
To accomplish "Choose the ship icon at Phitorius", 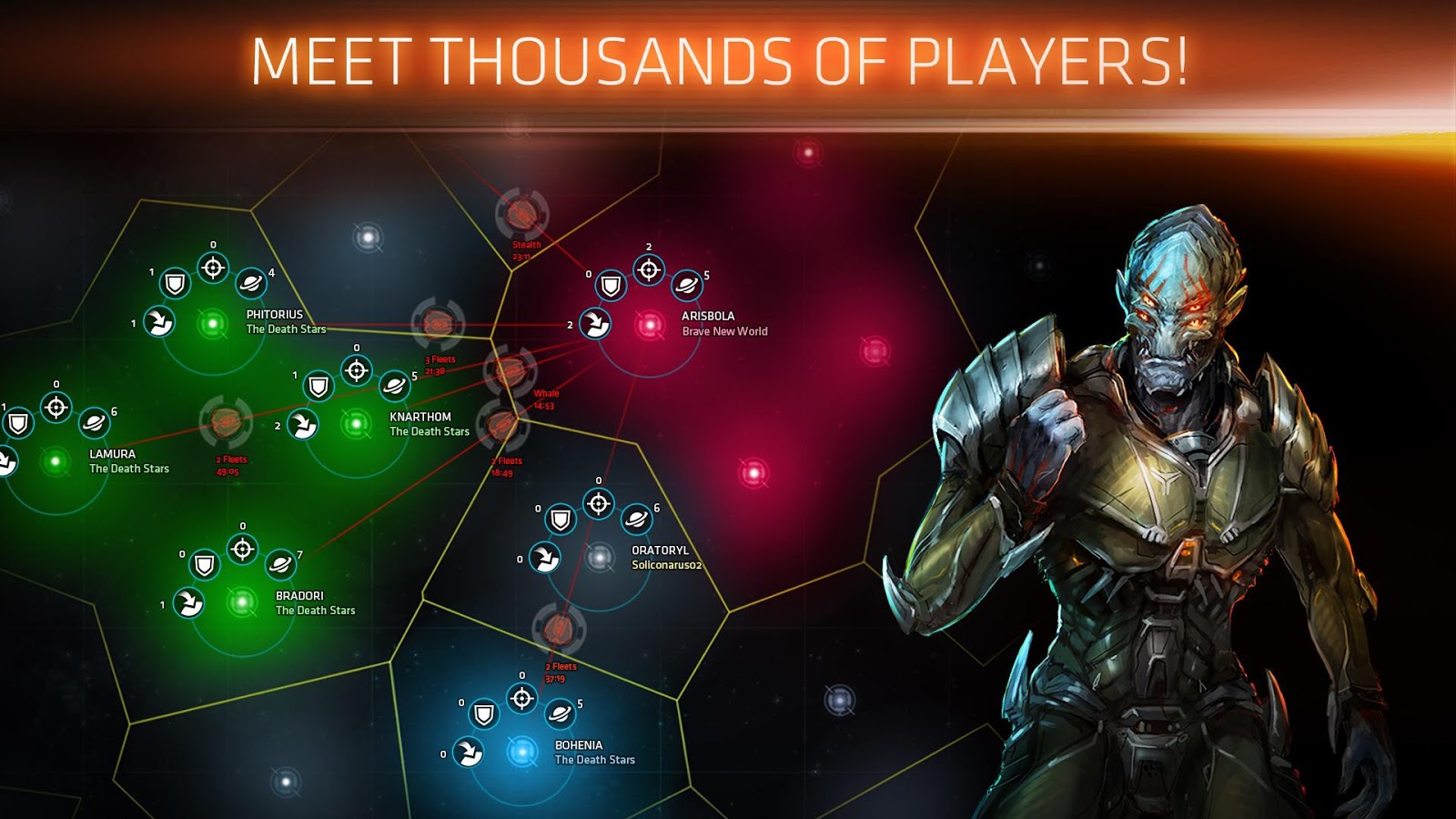I will click(159, 321).
